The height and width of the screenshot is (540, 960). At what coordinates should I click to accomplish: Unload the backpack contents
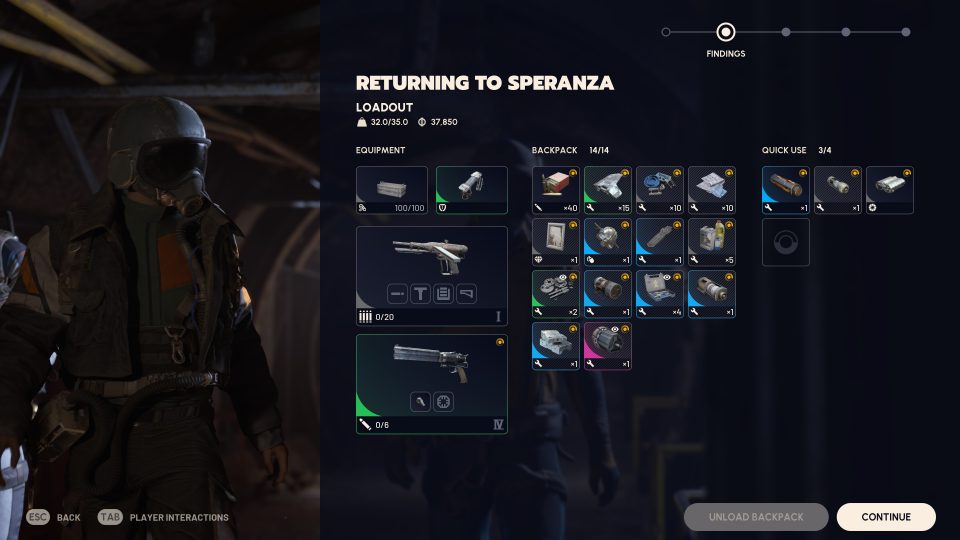coord(756,517)
